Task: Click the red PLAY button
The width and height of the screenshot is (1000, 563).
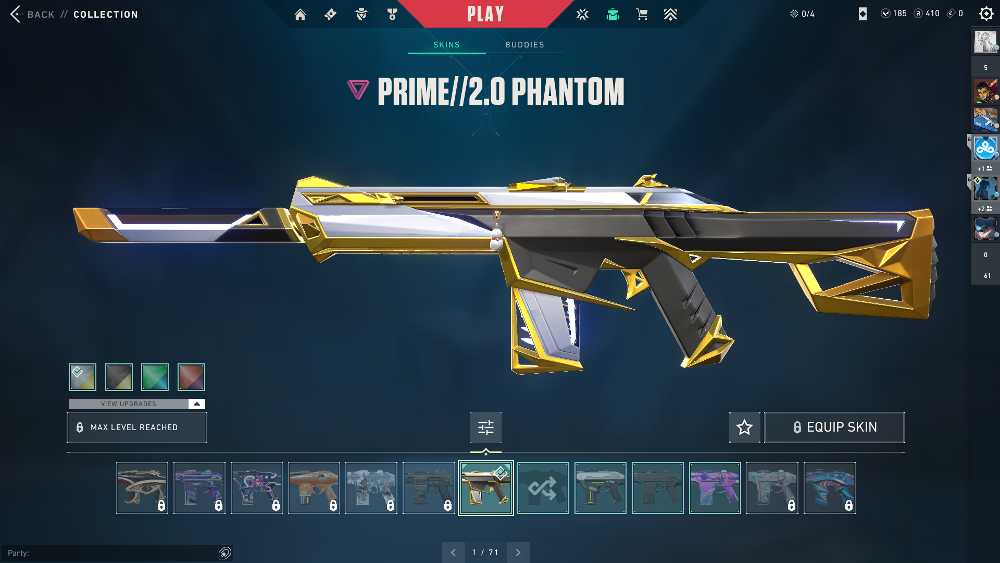Action: coord(486,14)
